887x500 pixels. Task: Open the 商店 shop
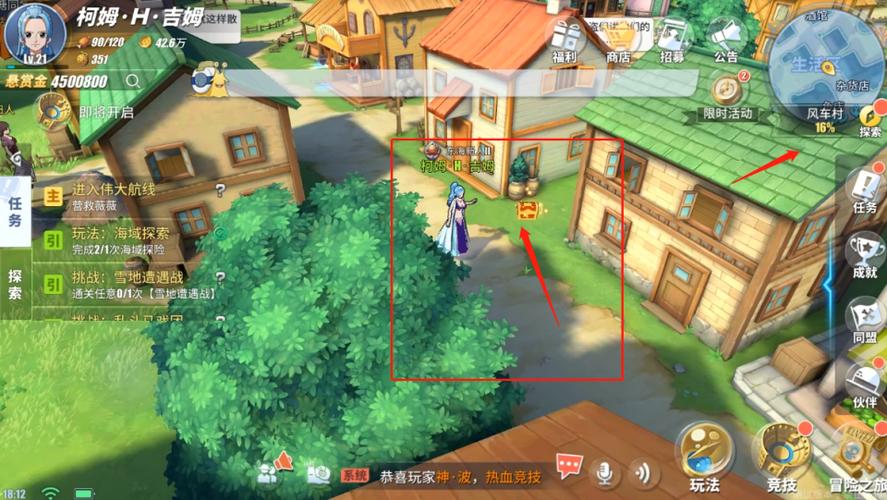pos(618,40)
